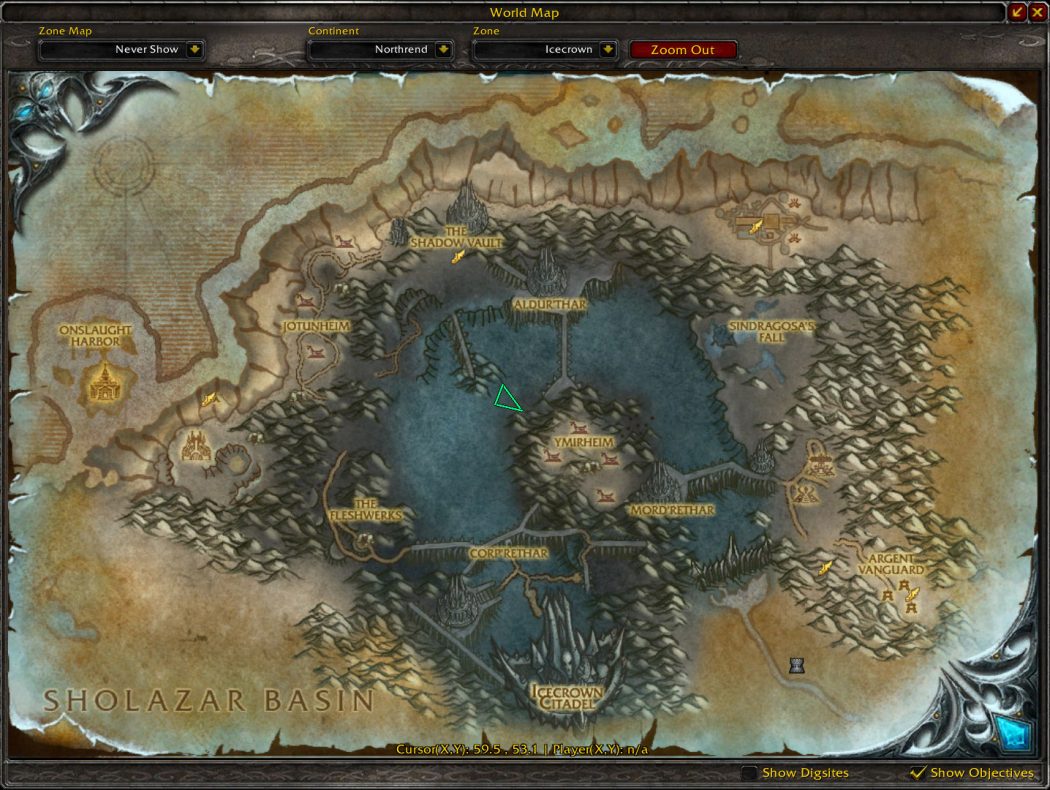1050x790 pixels.
Task: Select the tower marker south of Argent Vanguard
Action: point(797,665)
